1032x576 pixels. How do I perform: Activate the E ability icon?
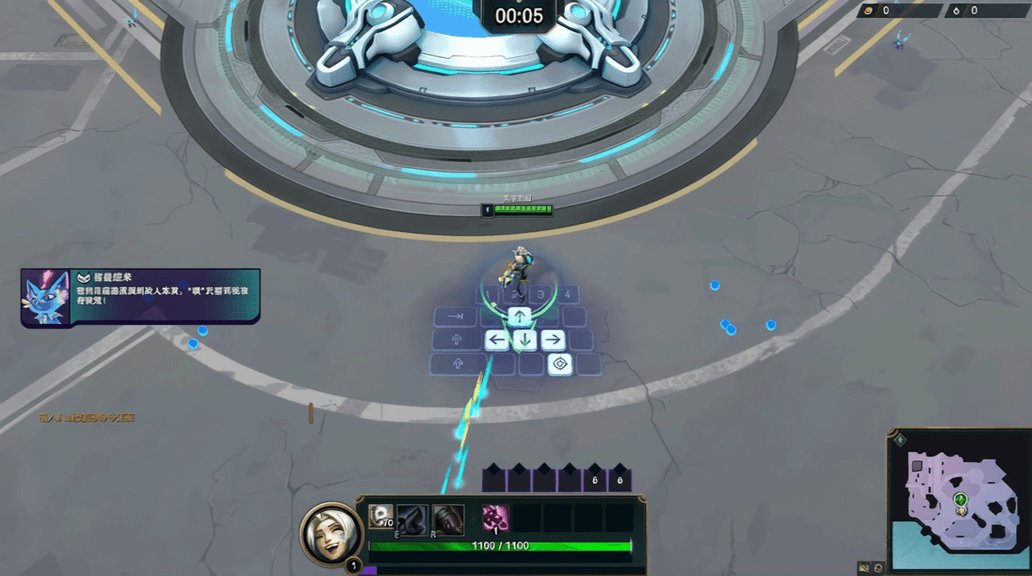(412, 518)
